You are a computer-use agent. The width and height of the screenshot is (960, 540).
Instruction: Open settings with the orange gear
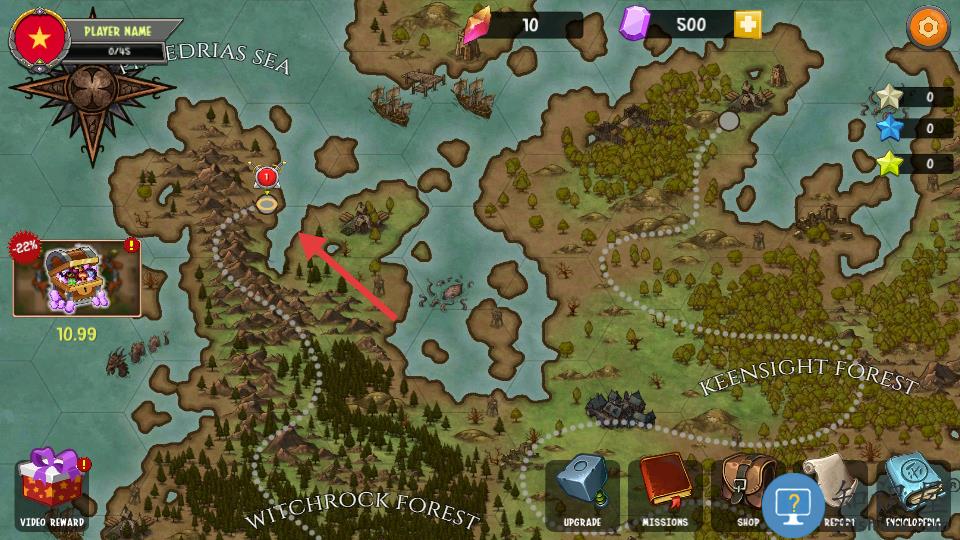tap(928, 28)
